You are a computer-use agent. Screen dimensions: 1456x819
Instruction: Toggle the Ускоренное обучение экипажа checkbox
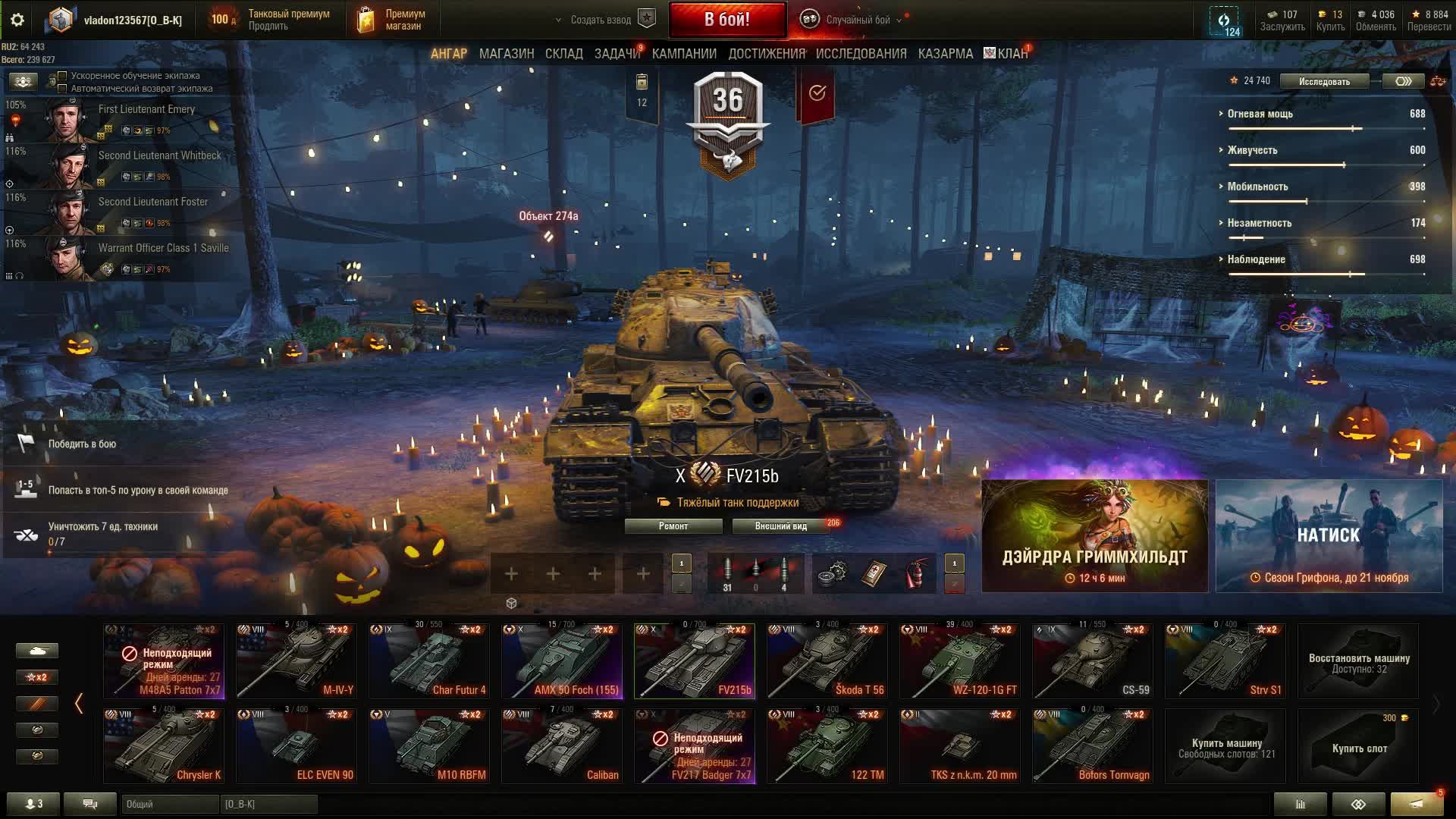point(63,76)
